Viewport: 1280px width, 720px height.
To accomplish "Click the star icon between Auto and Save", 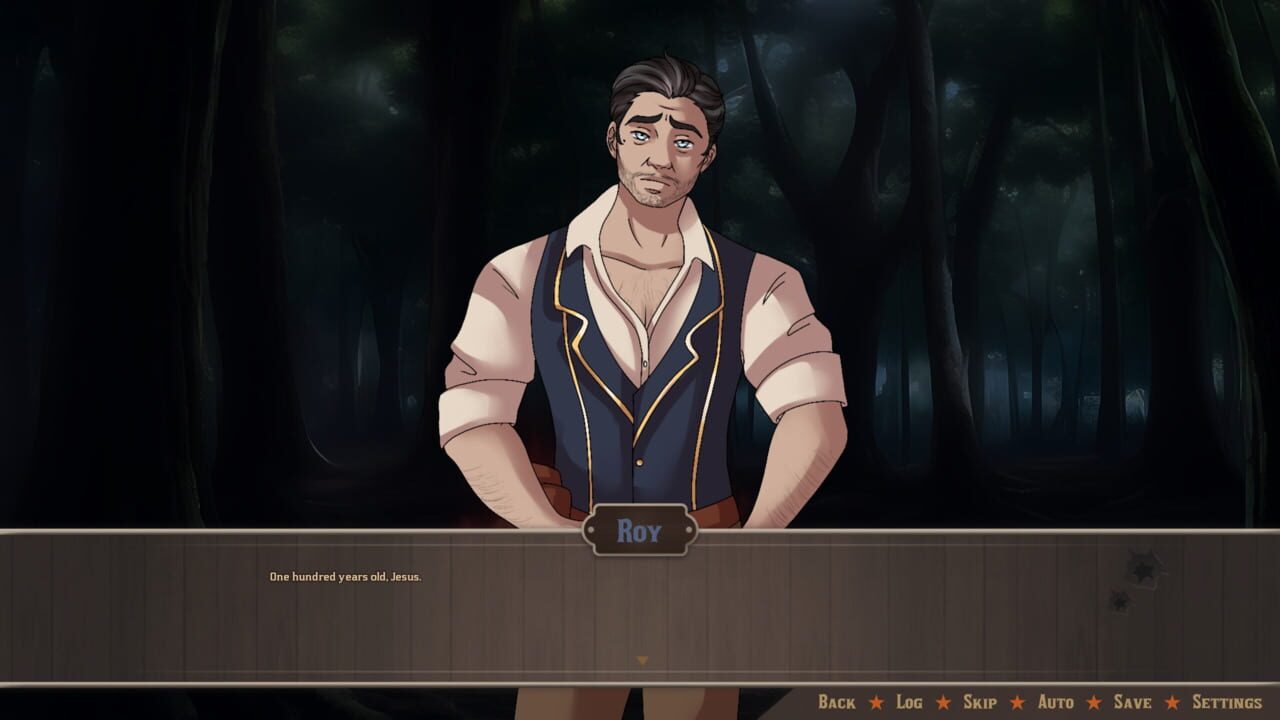I will click(x=1093, y=702).
